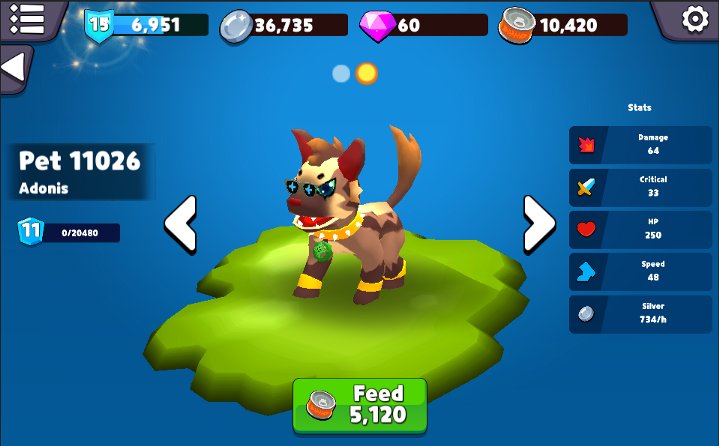
Task: Show the next pet with right arrow
Action: [539, 223]
